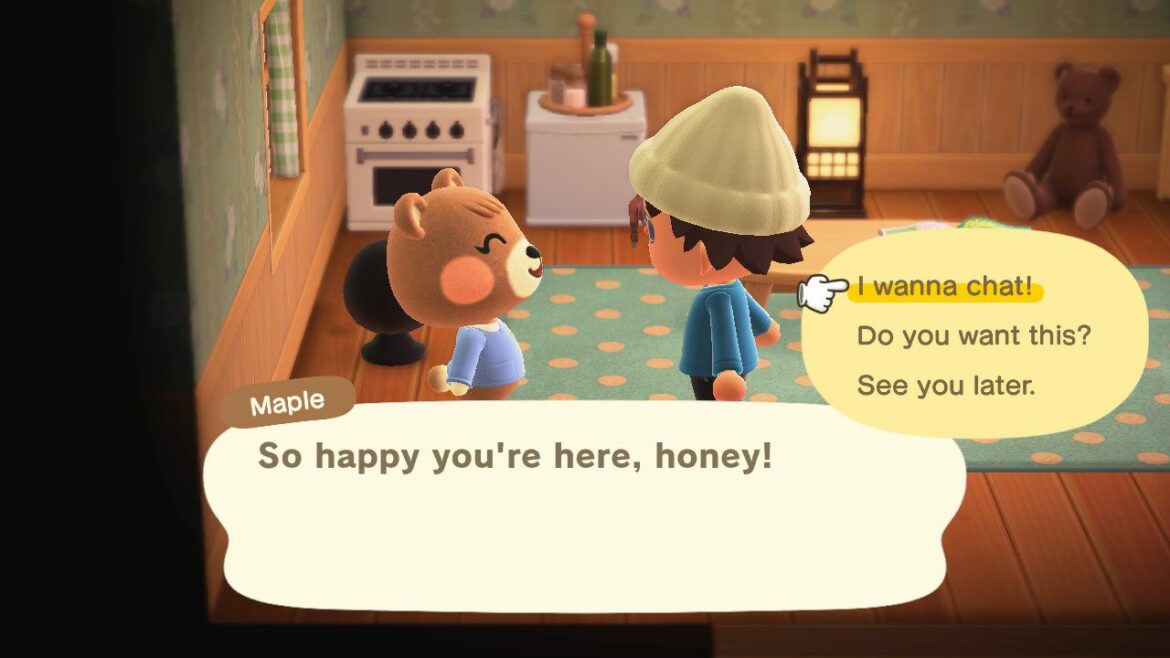
Task: Pick "See you later." to end conversation
Action: (946, 385)
